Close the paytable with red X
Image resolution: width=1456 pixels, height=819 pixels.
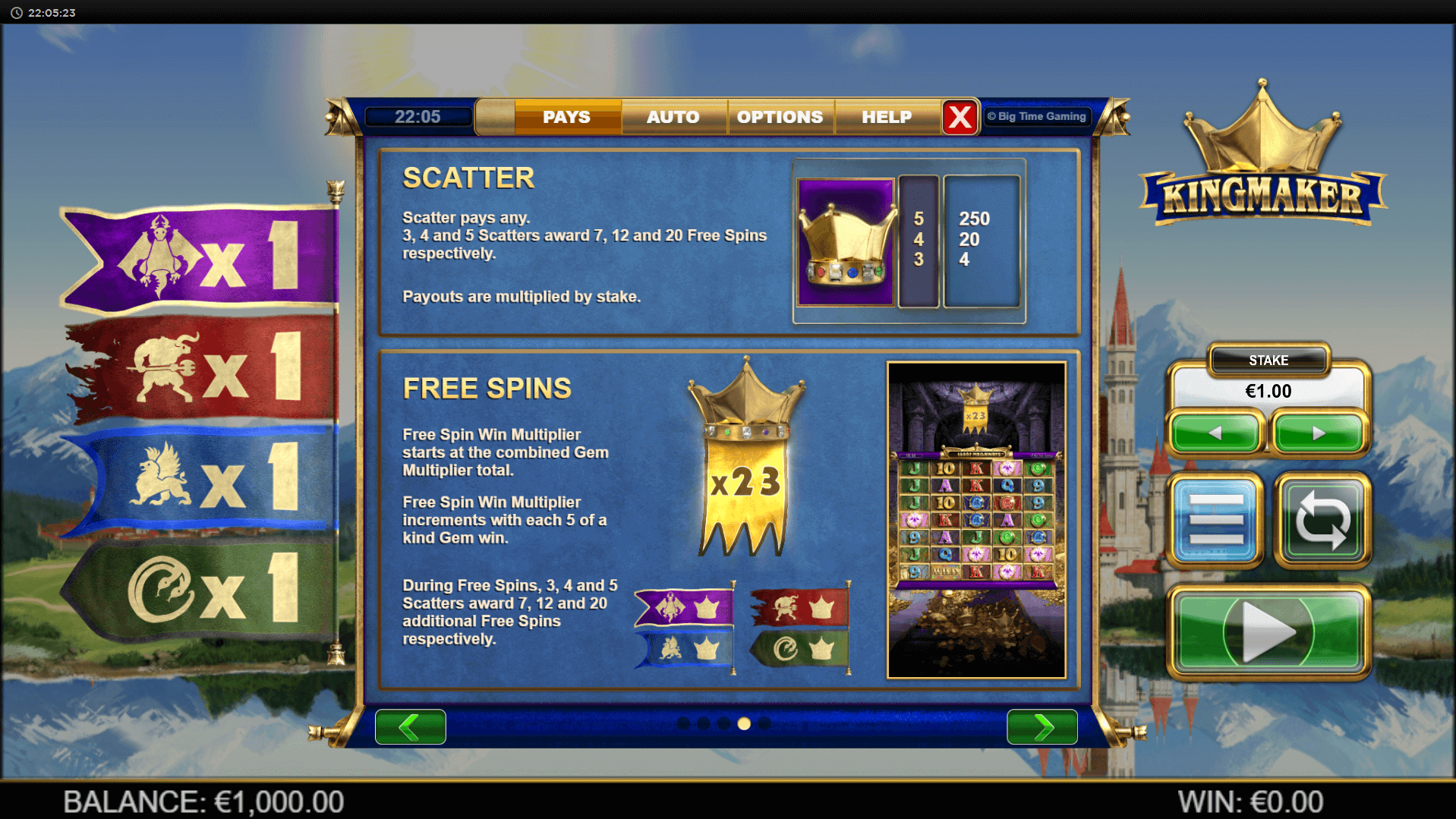tap(960, 117)
